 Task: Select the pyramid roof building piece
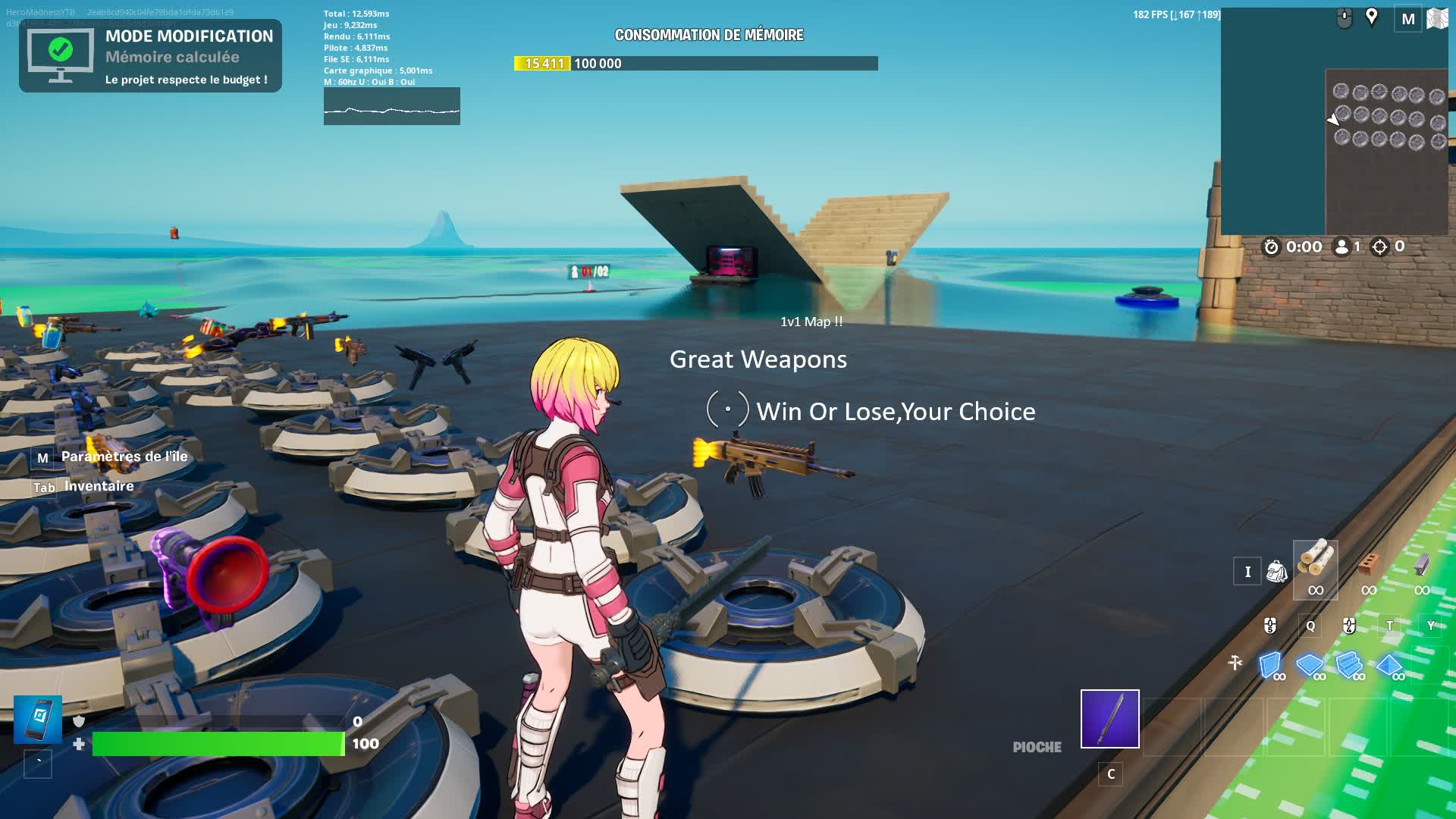1390,665
